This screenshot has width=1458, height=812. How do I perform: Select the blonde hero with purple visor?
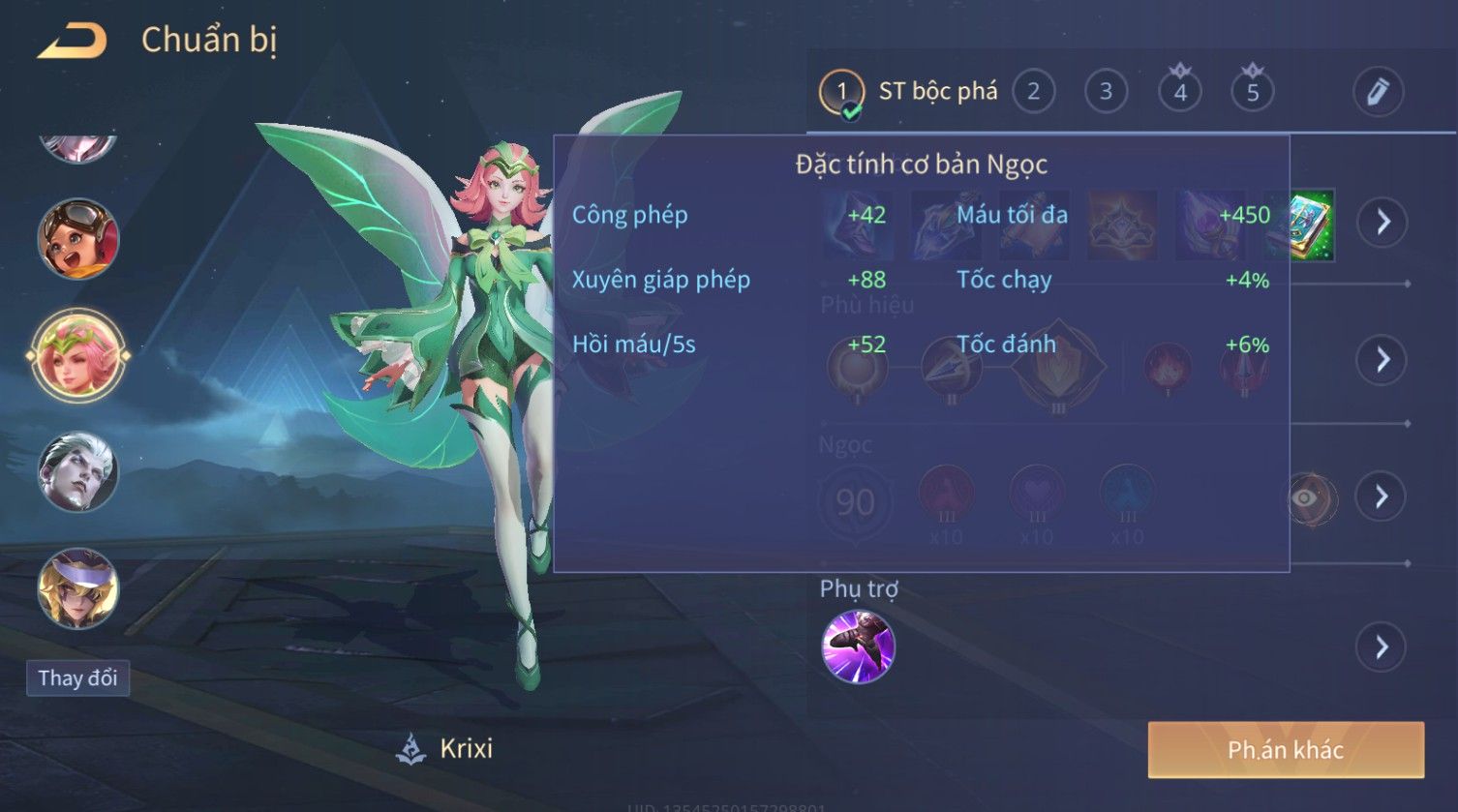77,588
